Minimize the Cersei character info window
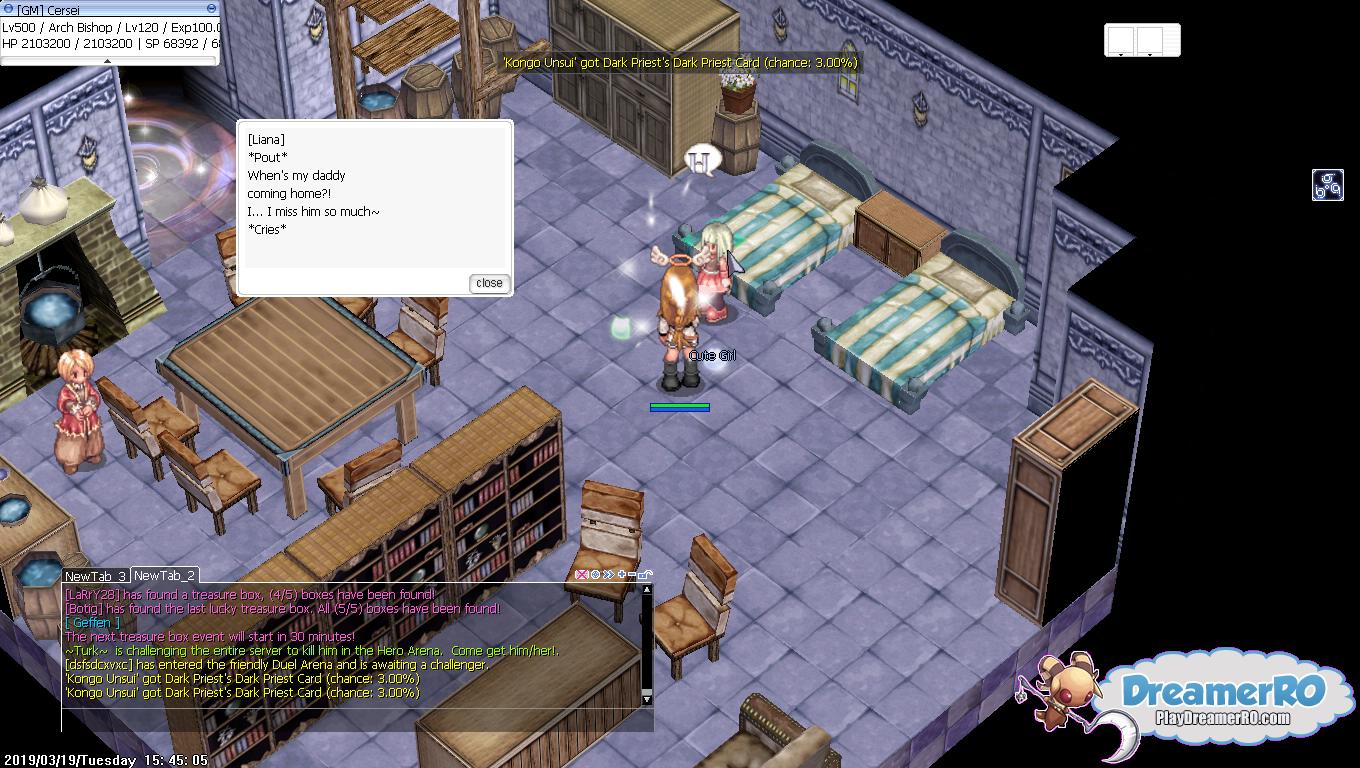Image resolution: width=1360 pixels, height=768 pixels. 211,10
